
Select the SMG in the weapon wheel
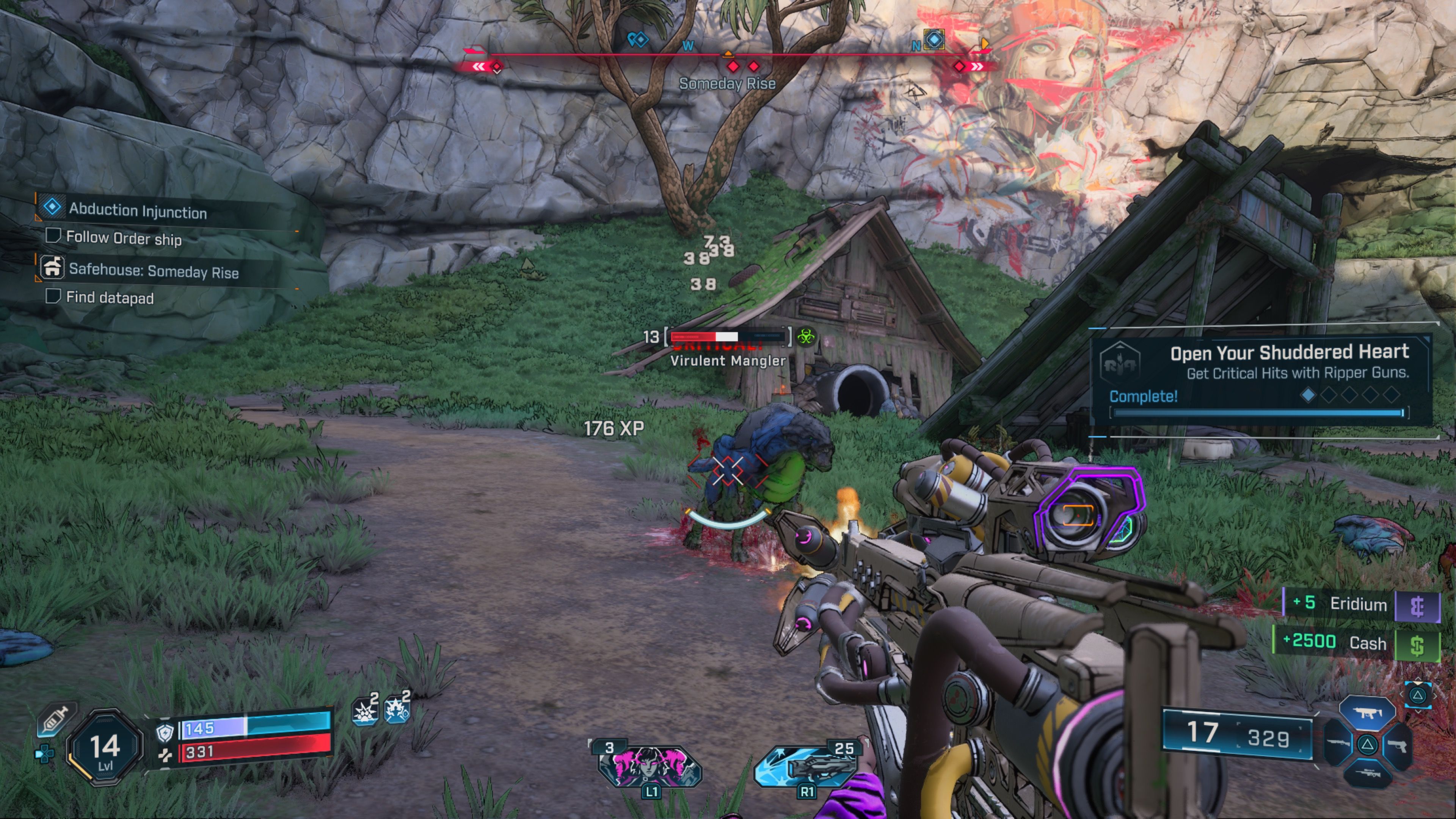[x=1368, y=713]
